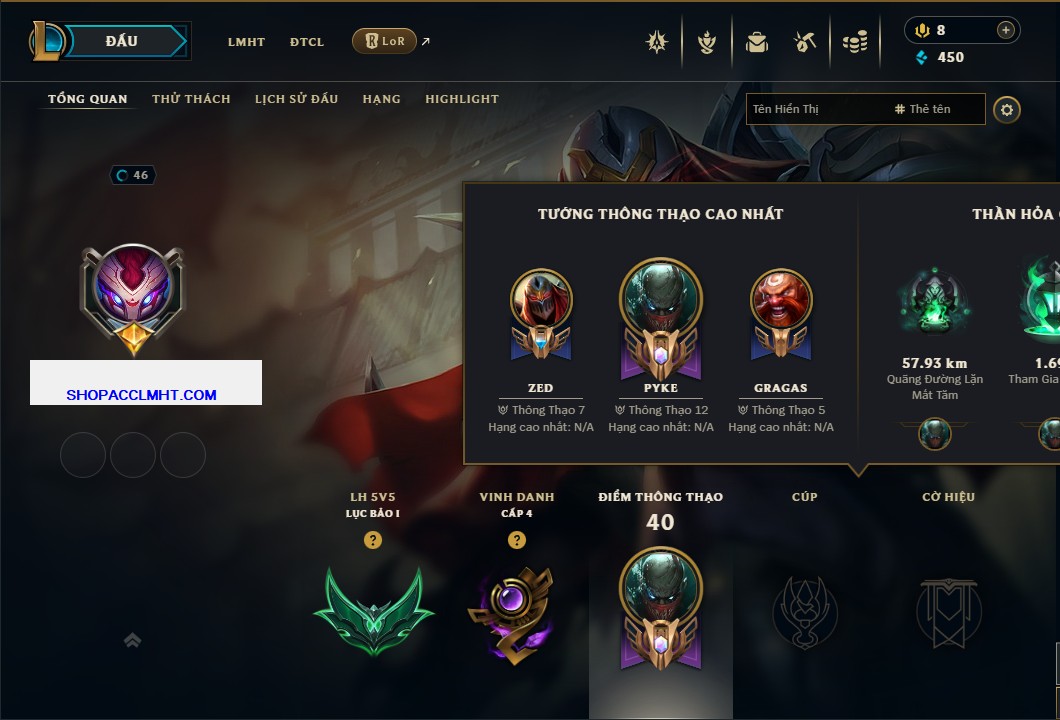Open the hammer loot crafting icon
This screenshot has width=1060, height=720.
click(x=805, y=42)
